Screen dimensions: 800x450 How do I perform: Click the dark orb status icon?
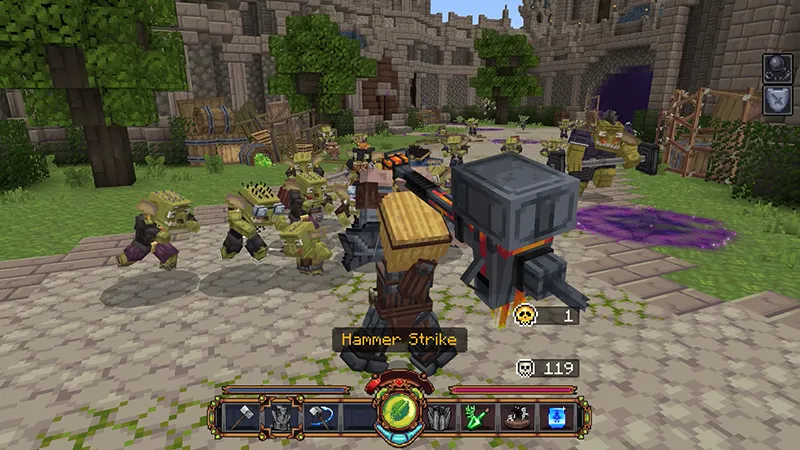tap(778, 68)
